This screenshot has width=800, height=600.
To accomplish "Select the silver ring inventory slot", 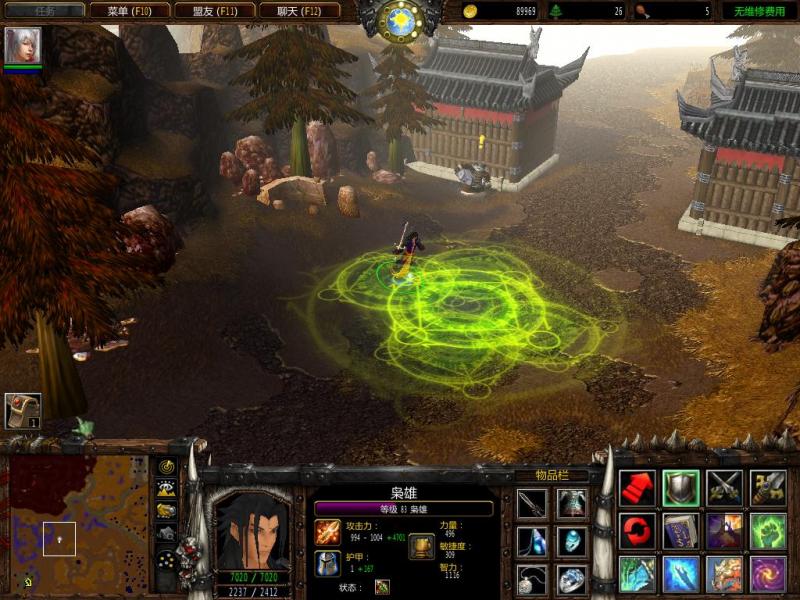I will tap(572, 579).
